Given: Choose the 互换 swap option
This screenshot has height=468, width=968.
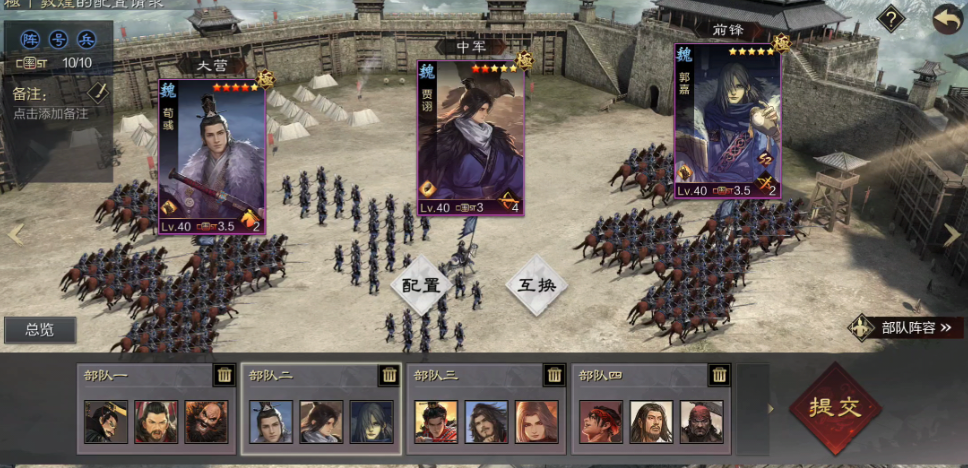Looking at the screenshot, I should coord(536,285).
